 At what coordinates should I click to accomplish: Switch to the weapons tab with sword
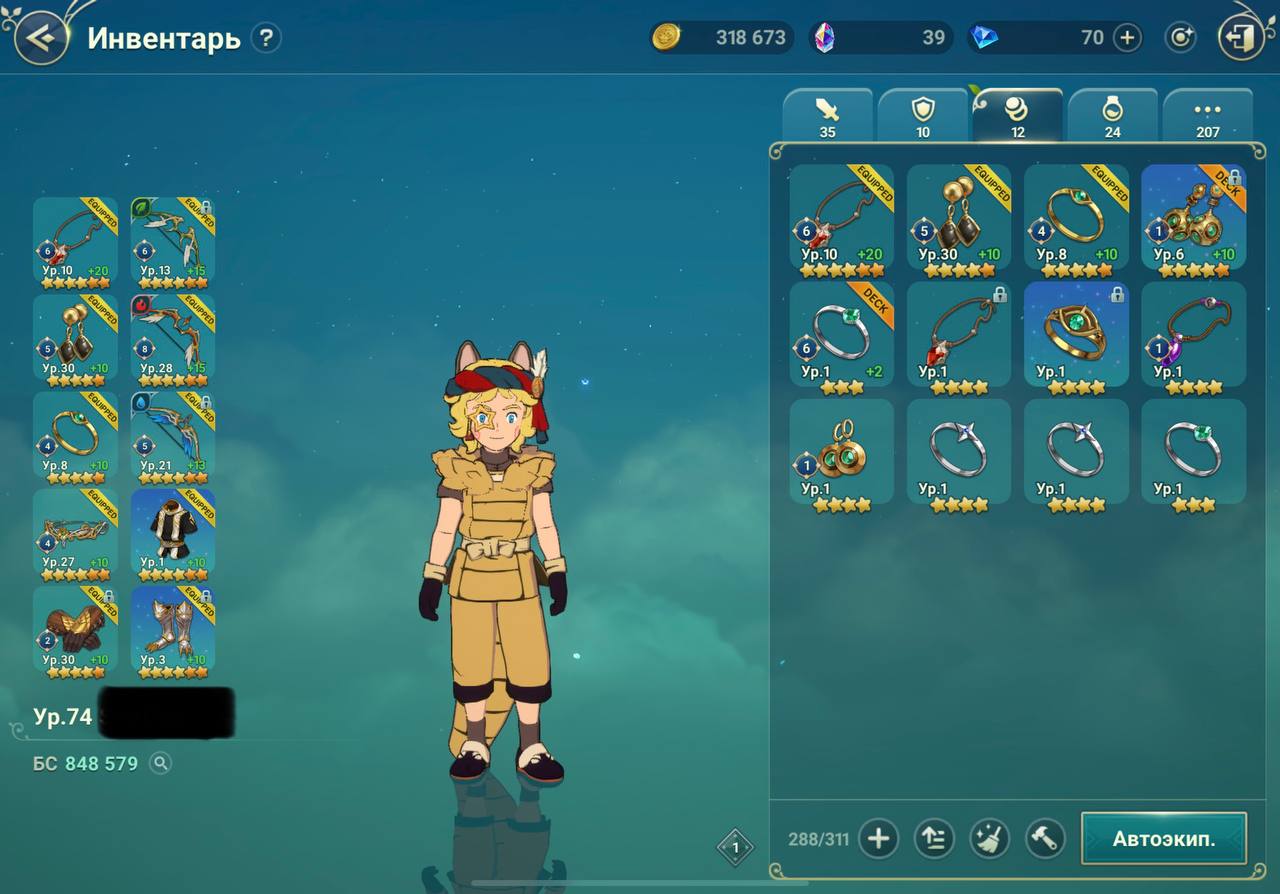click(827, 116)
